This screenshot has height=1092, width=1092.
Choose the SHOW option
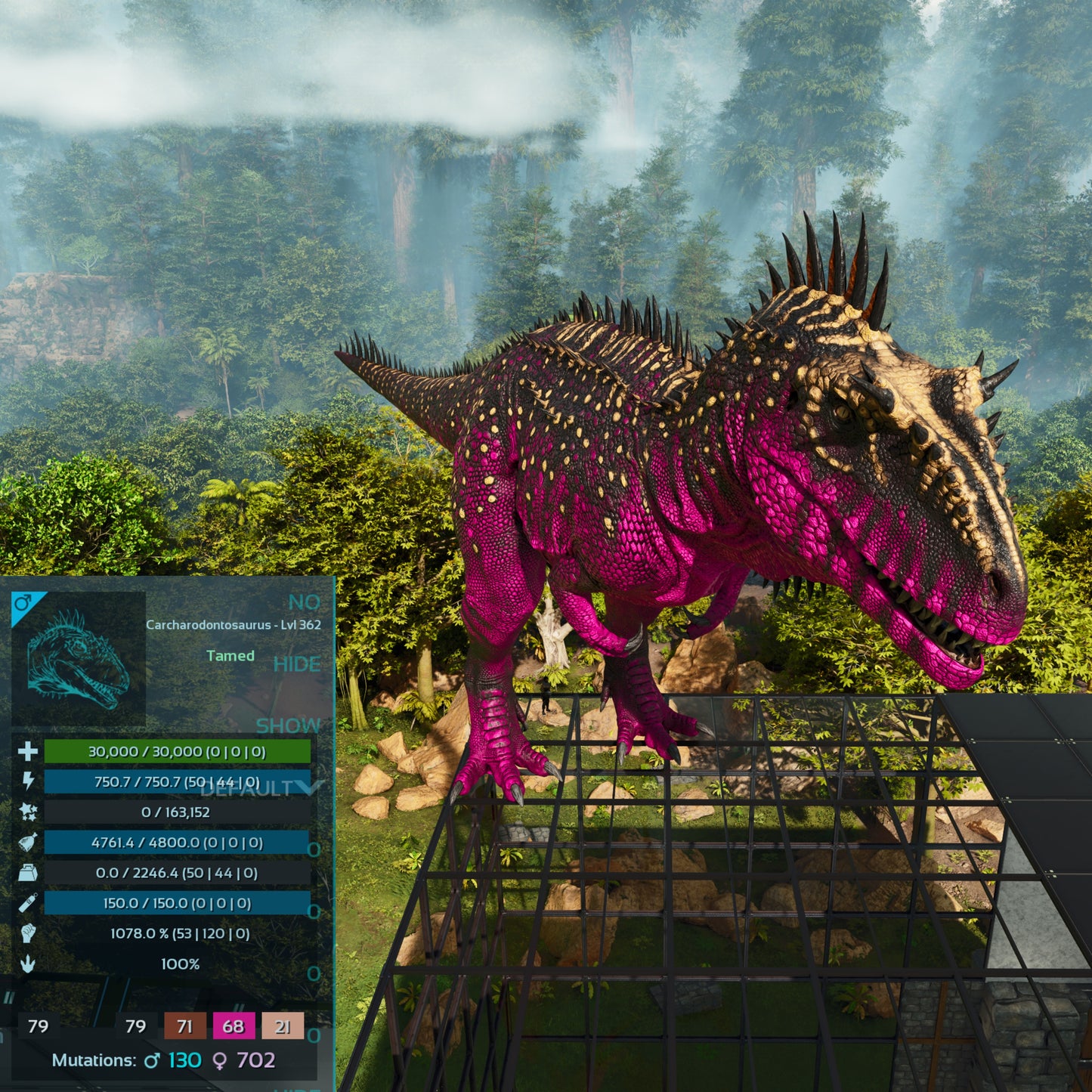click(288, 726)
